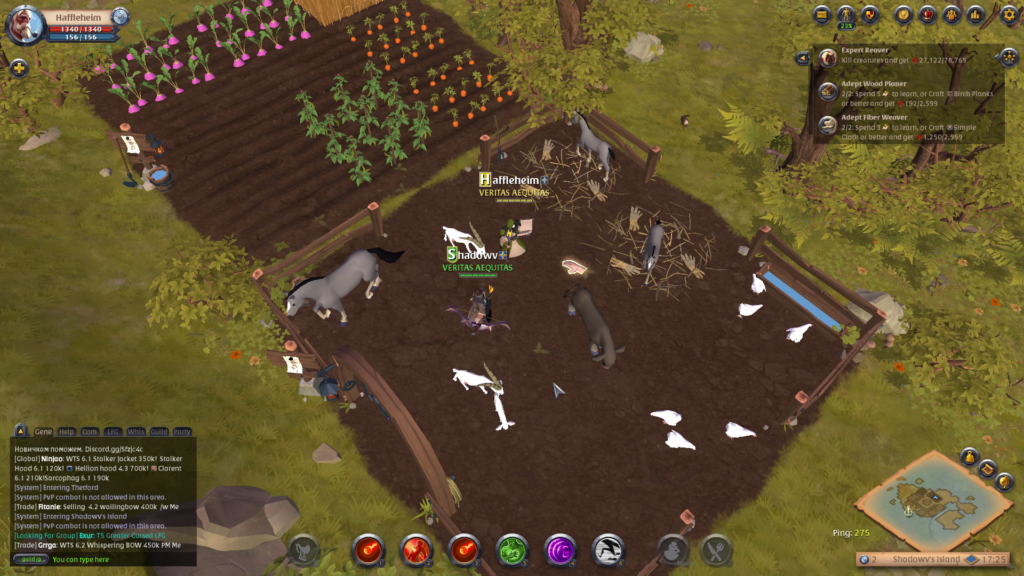Image resolution: width=1024 pixels, height=576 pixels.
Task: Use the fork and knife food slot
Action: coord(716,549)
